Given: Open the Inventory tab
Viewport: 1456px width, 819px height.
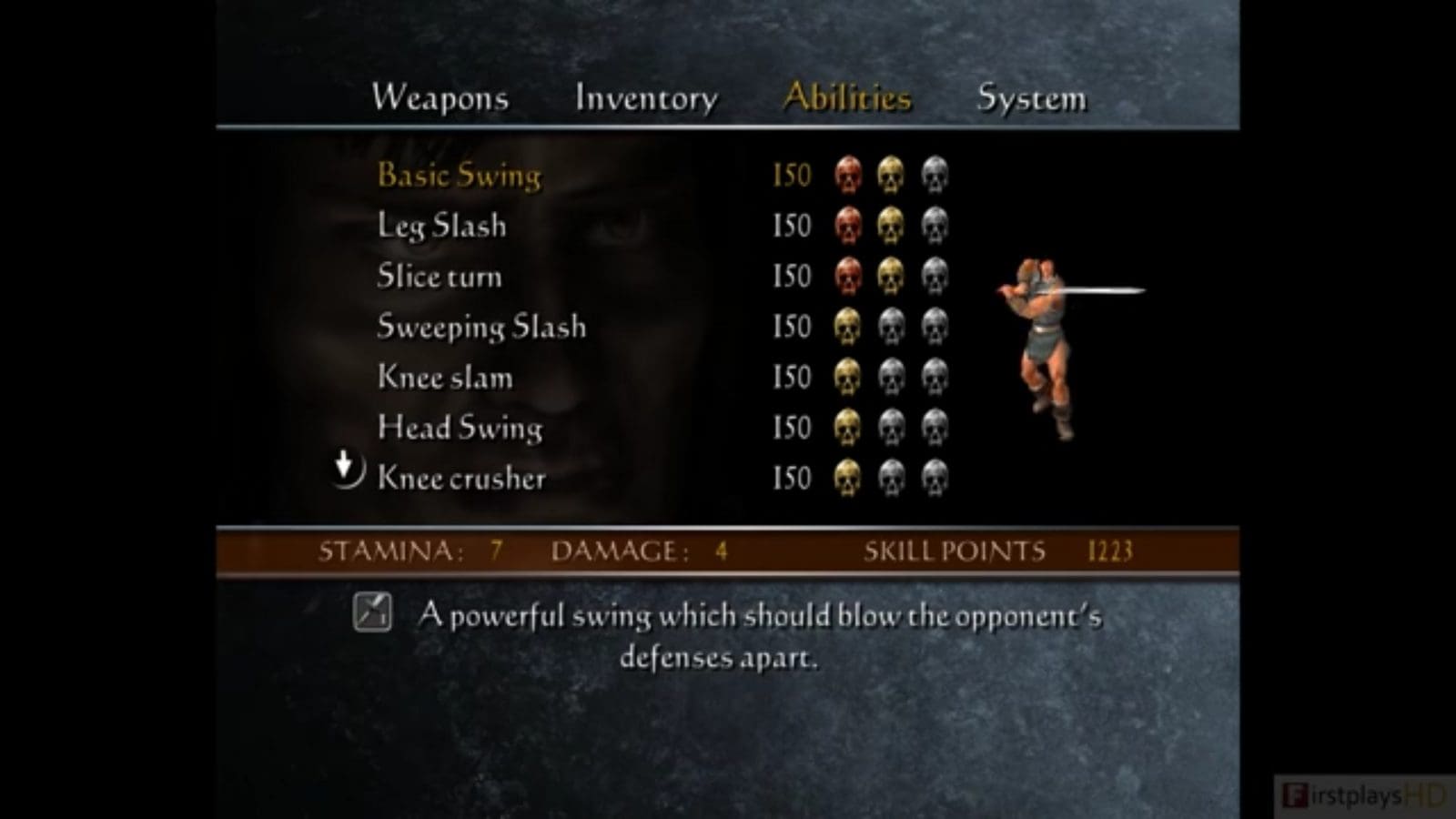Looking at the screenshot, I should [x=645, y=97].
